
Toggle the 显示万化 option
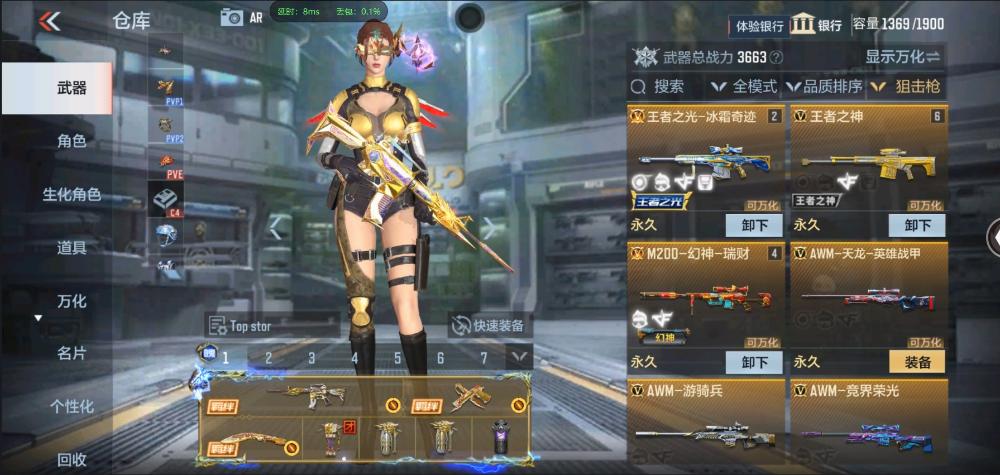pyautogui.click(x=903, y=56)
